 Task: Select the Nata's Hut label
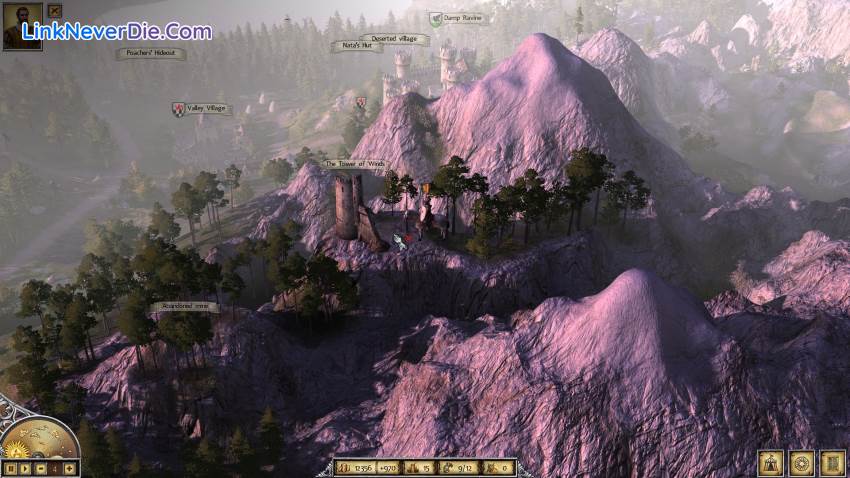(x=356, y=46)
